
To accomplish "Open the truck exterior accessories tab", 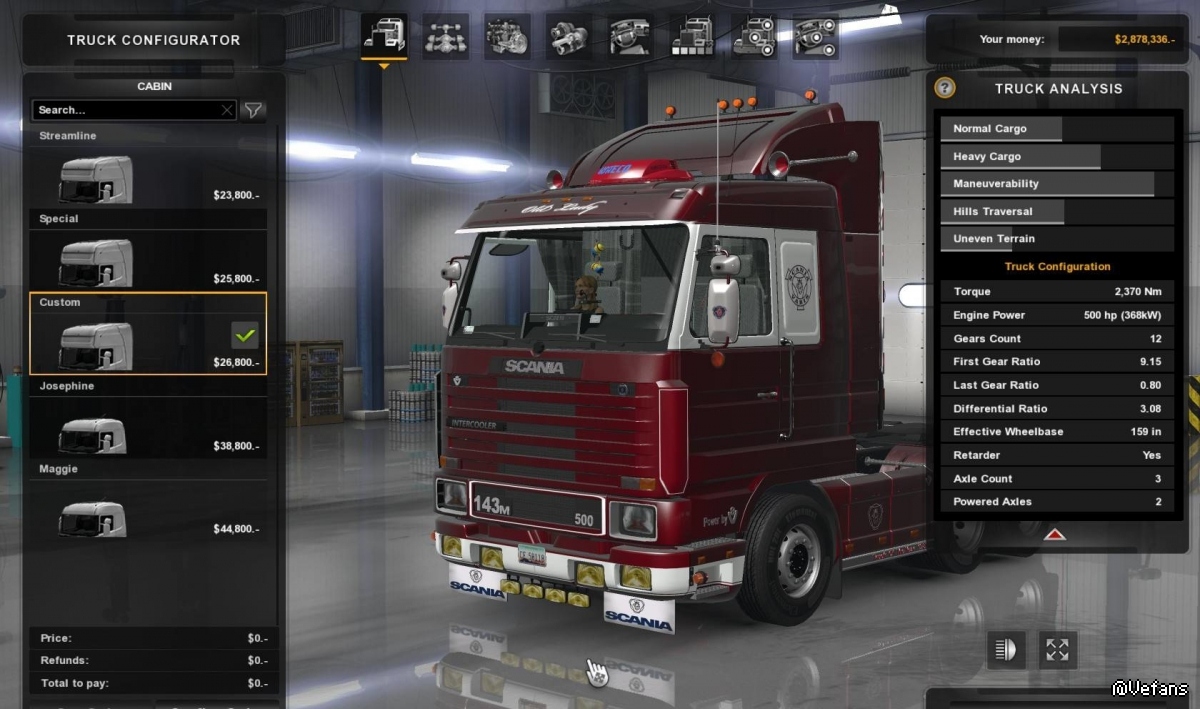I will (x=754, y=37).
